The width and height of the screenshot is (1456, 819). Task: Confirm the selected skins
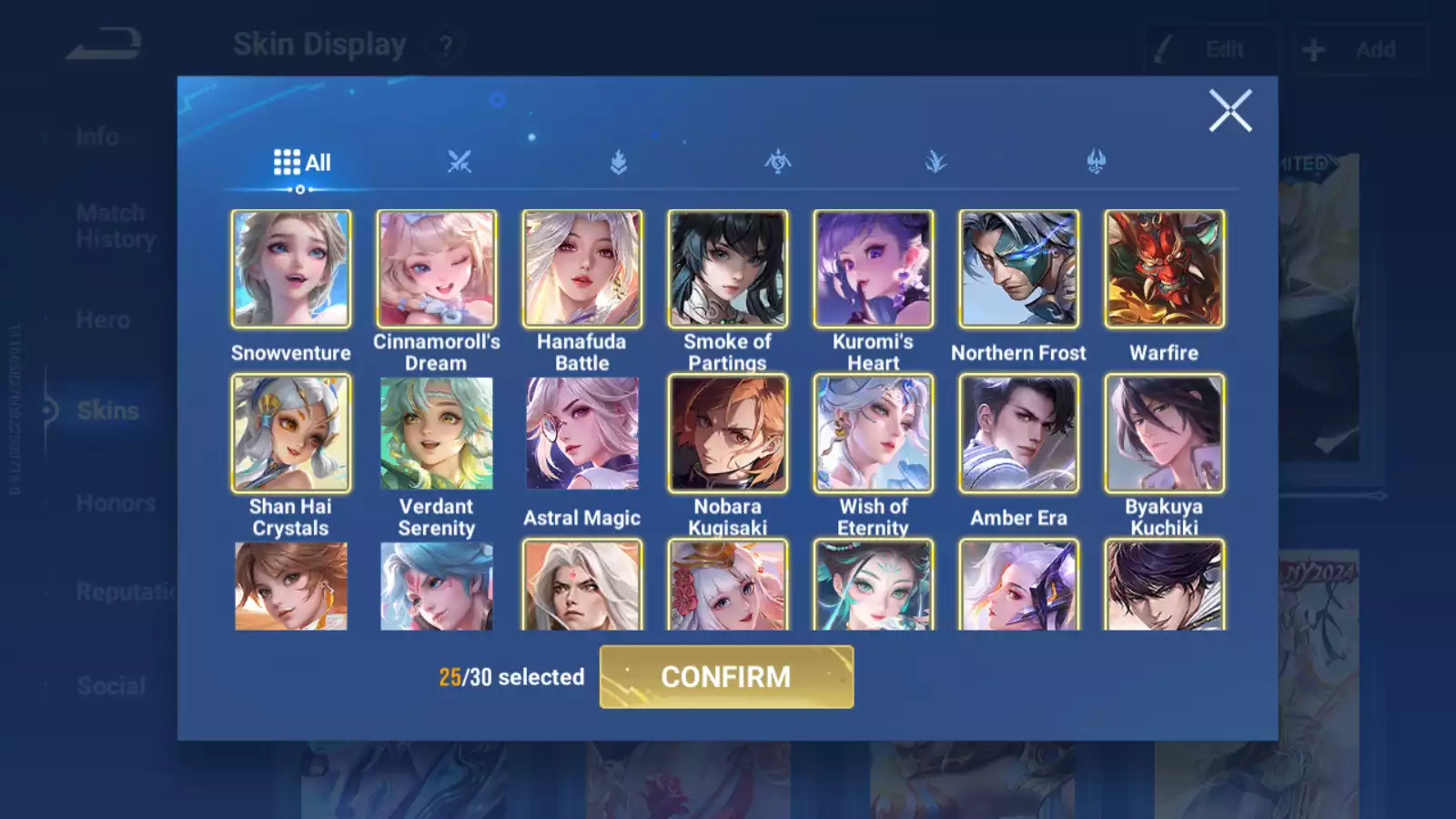(726, 677)
